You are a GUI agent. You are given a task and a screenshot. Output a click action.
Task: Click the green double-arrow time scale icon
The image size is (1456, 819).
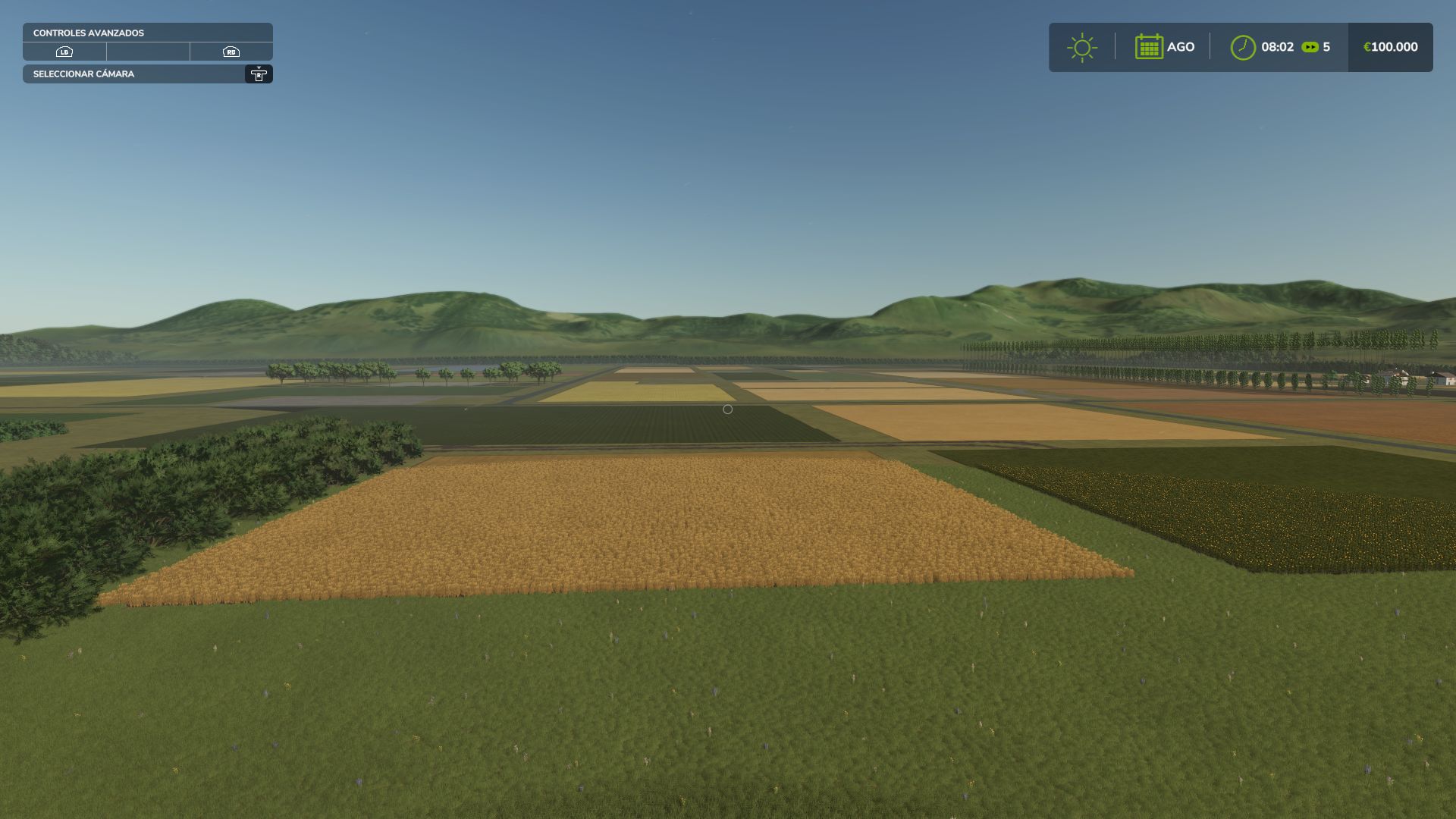click(1309, 46)
